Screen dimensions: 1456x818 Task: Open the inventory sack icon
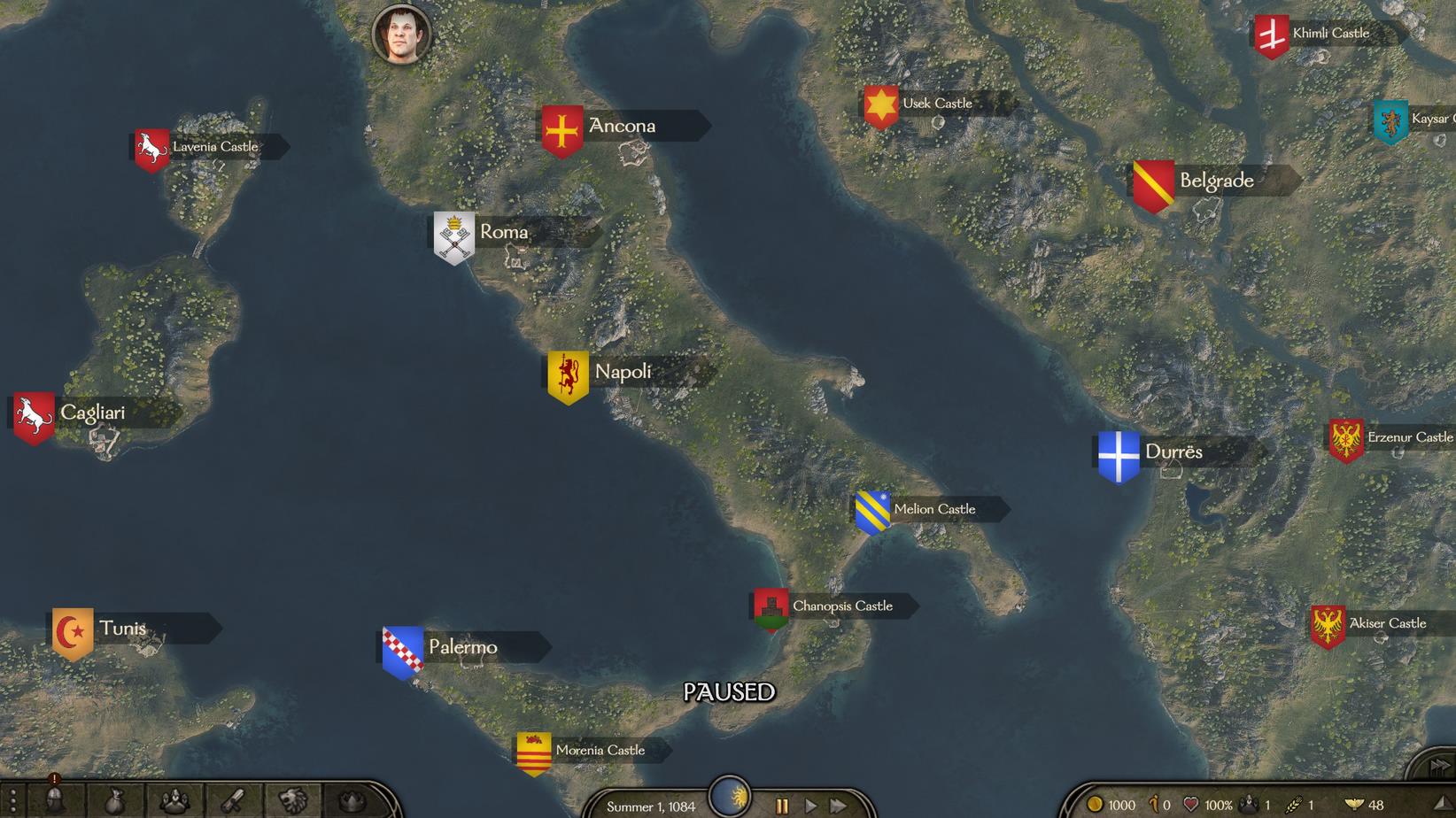coord(114,802)
